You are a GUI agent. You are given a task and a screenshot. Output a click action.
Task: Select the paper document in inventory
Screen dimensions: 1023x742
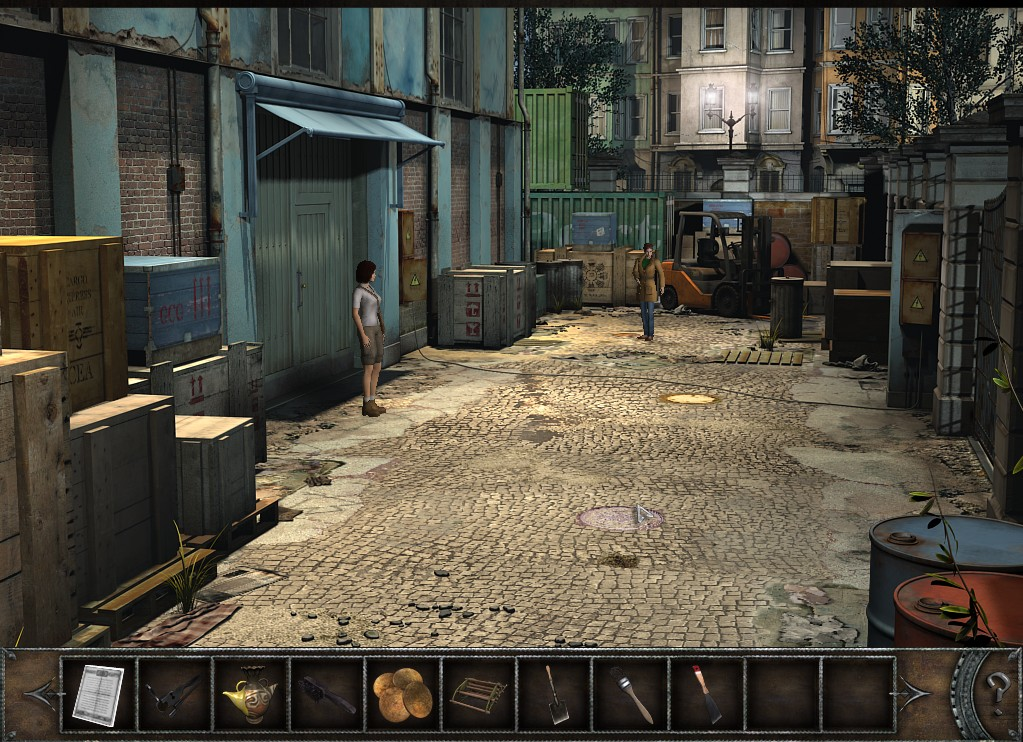click(98, 694)
